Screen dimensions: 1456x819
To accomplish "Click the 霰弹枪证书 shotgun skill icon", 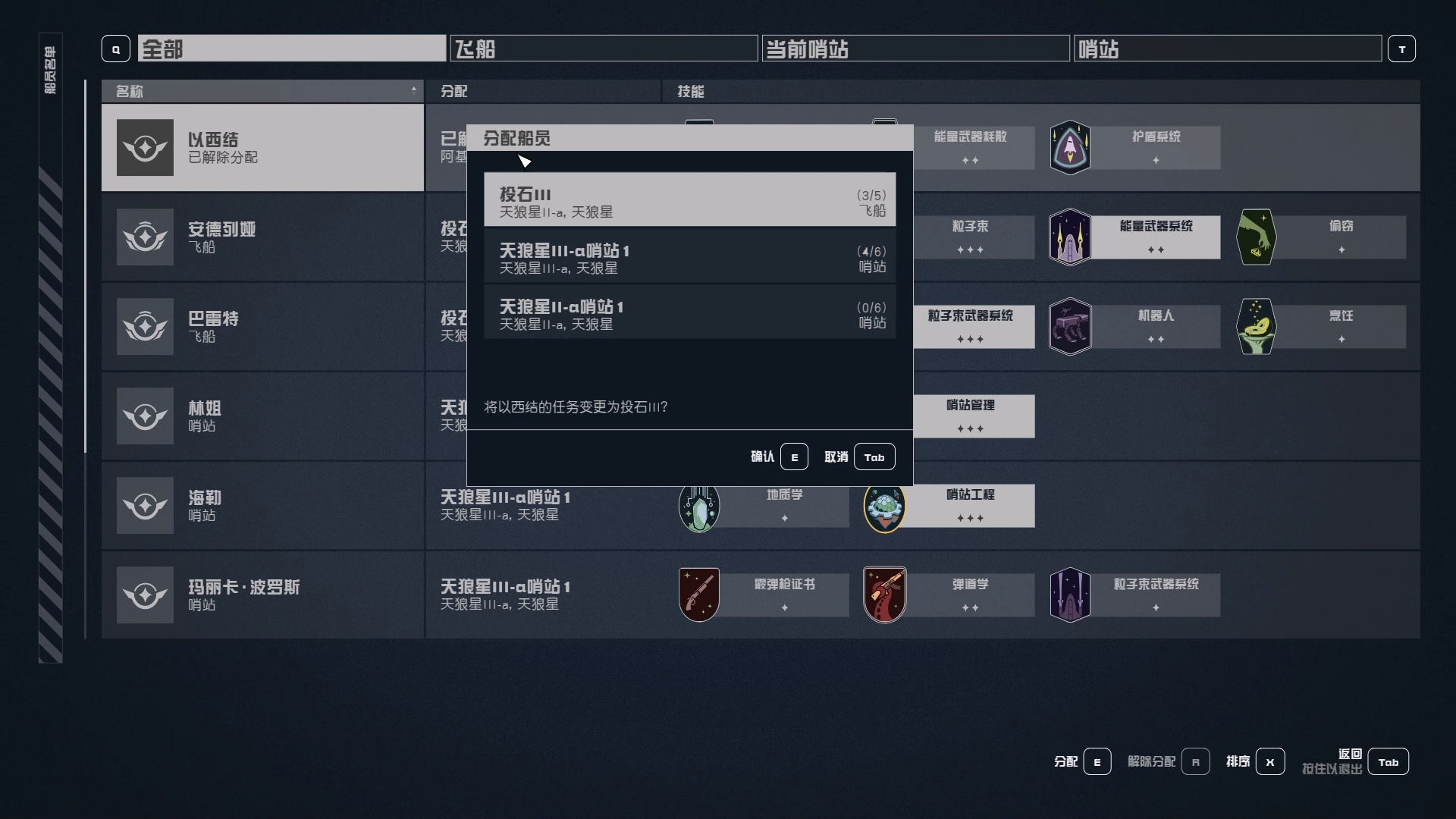I will pyautogui.click(x=698, y=595).
